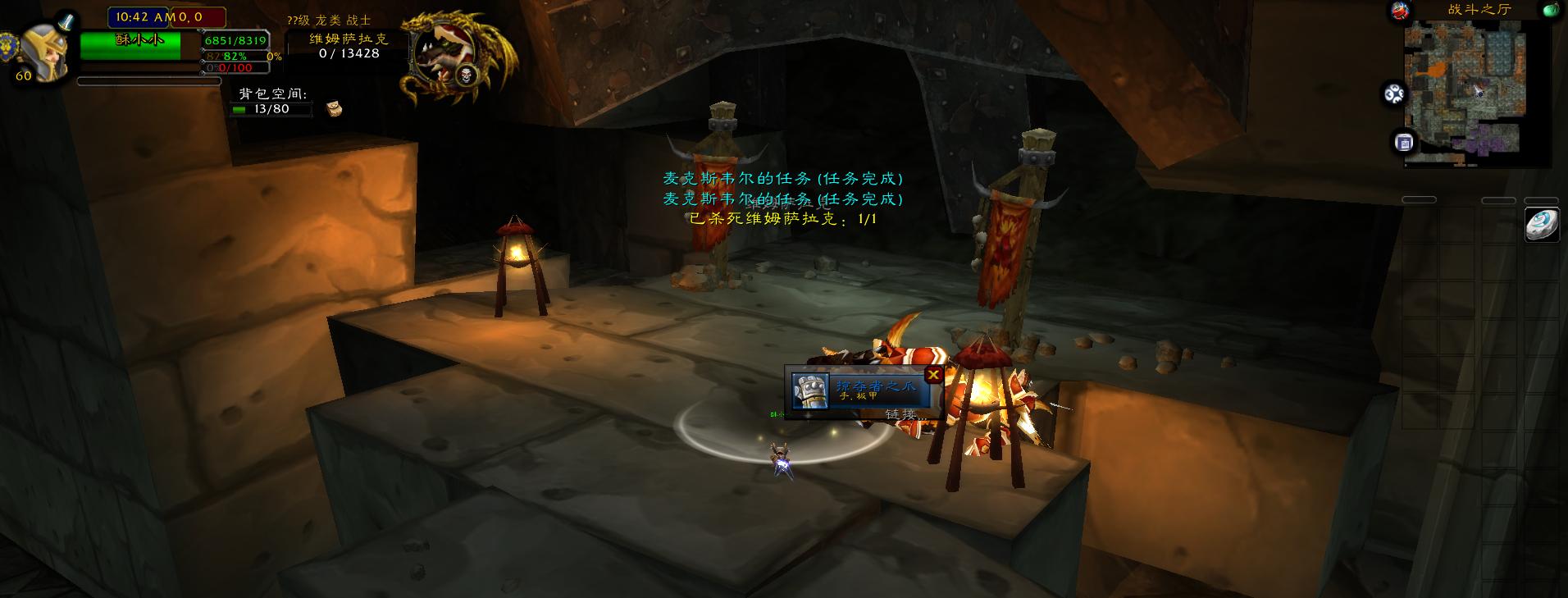Click your character arrow on the minimap
Screen dimensions: 1568x598
pyautogui.click(x=1477, y=89)
